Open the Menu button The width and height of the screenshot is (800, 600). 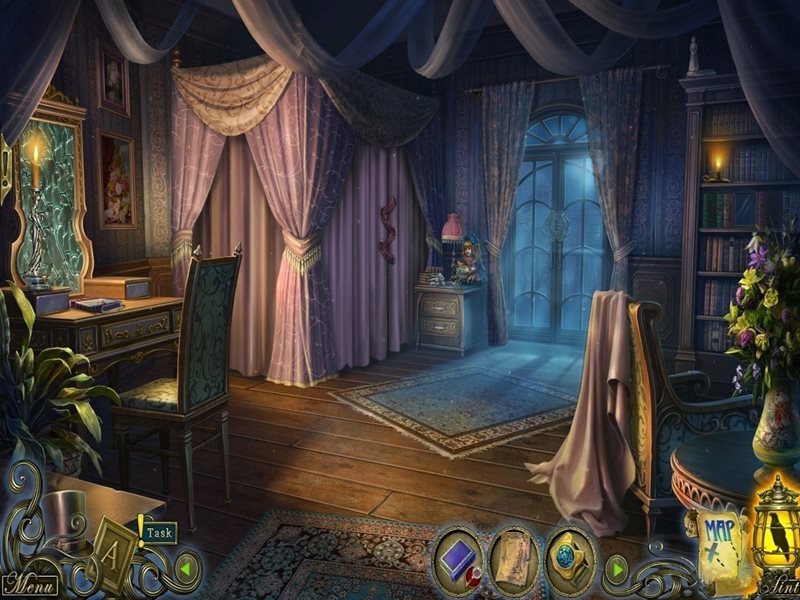30,582
